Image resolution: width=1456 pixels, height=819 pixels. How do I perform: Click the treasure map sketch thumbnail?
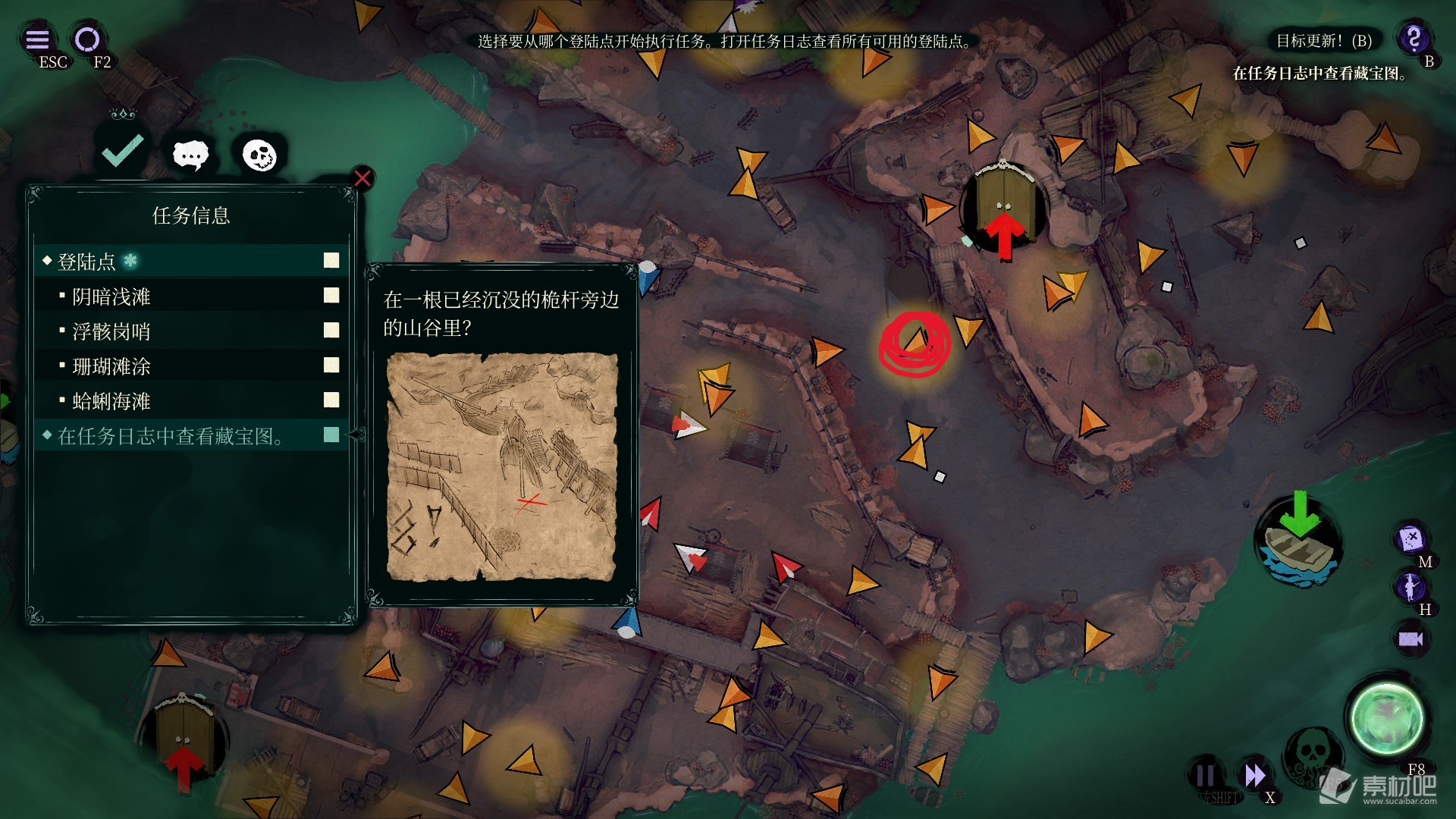501,466
